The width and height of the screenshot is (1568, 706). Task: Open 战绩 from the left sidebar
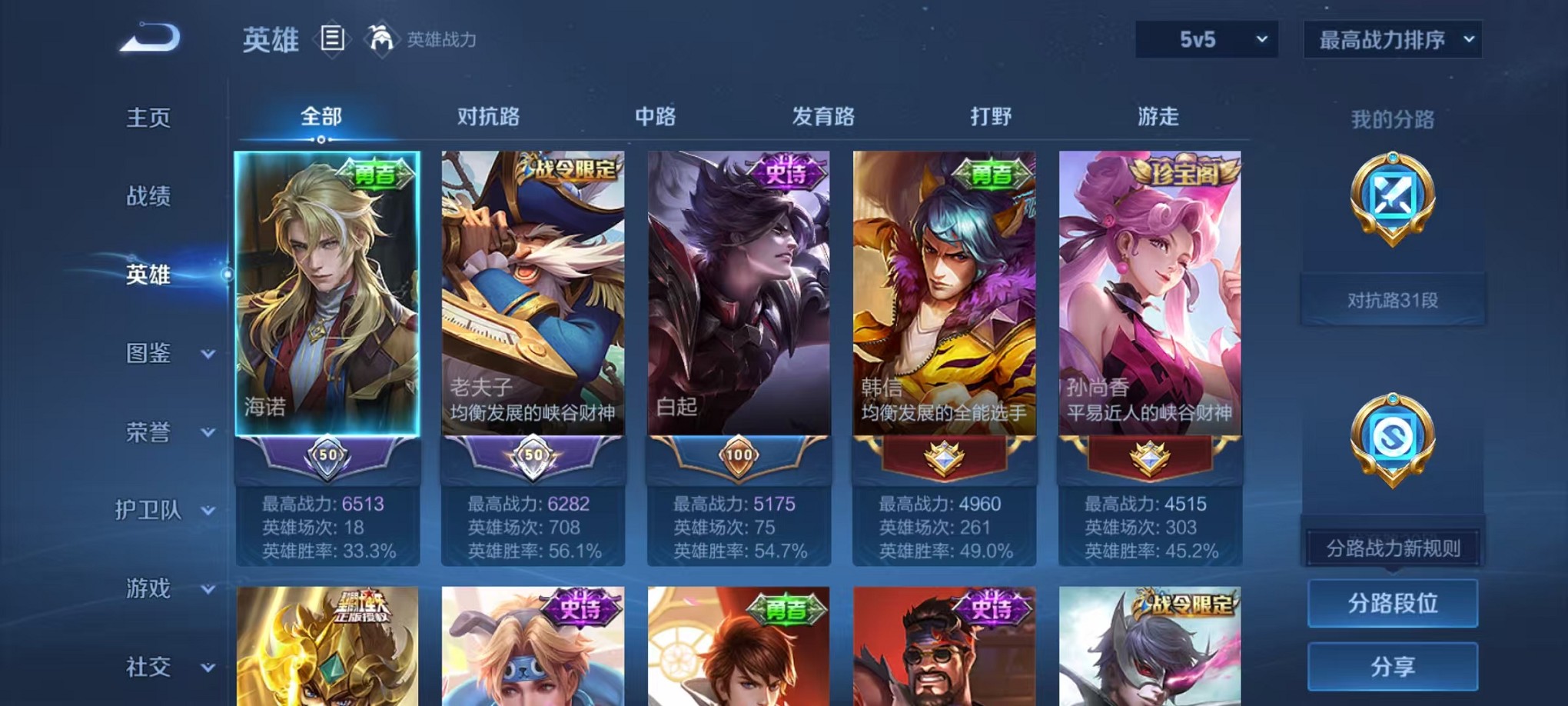148,197
